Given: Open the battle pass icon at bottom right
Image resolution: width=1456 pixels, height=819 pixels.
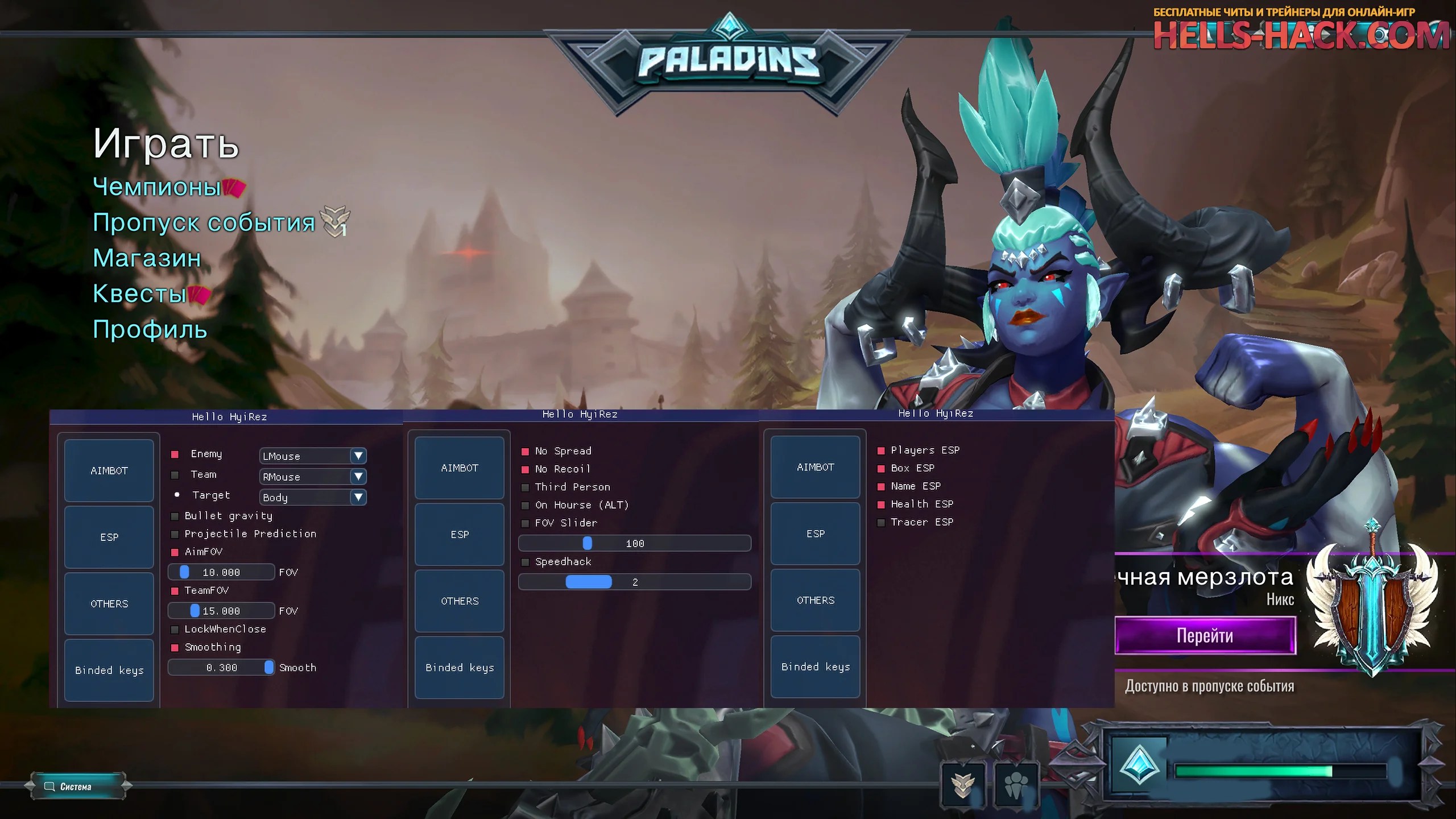Looking at the screenshot, I should tap(963, 783).
